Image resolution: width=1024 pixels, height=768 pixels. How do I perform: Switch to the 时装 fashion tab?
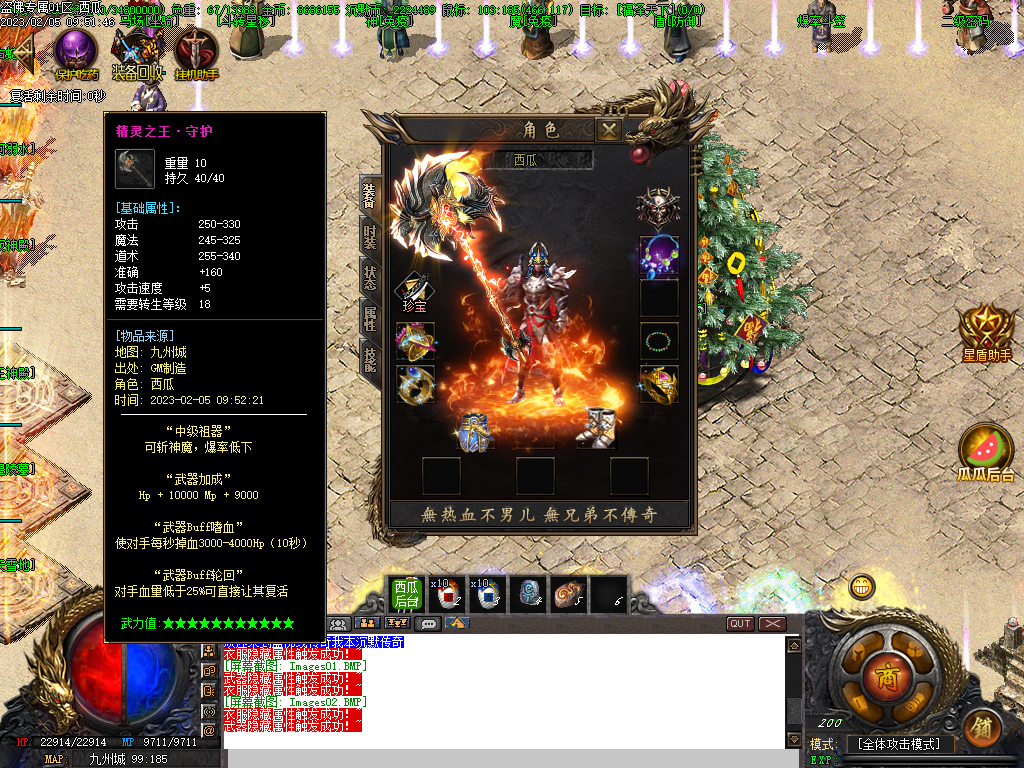[369, 235]
